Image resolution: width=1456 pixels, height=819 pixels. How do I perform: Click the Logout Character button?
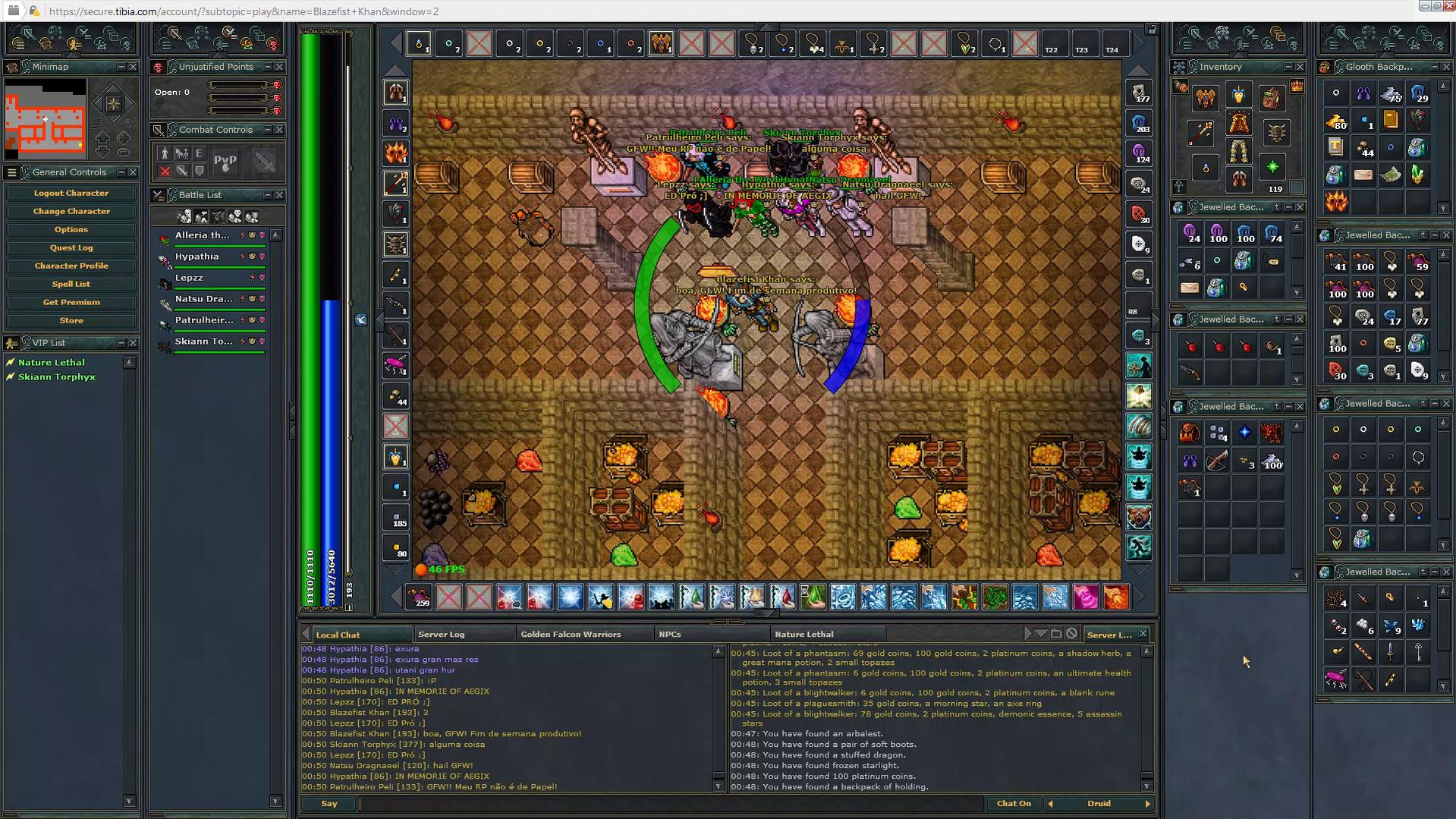click(71, 193)
